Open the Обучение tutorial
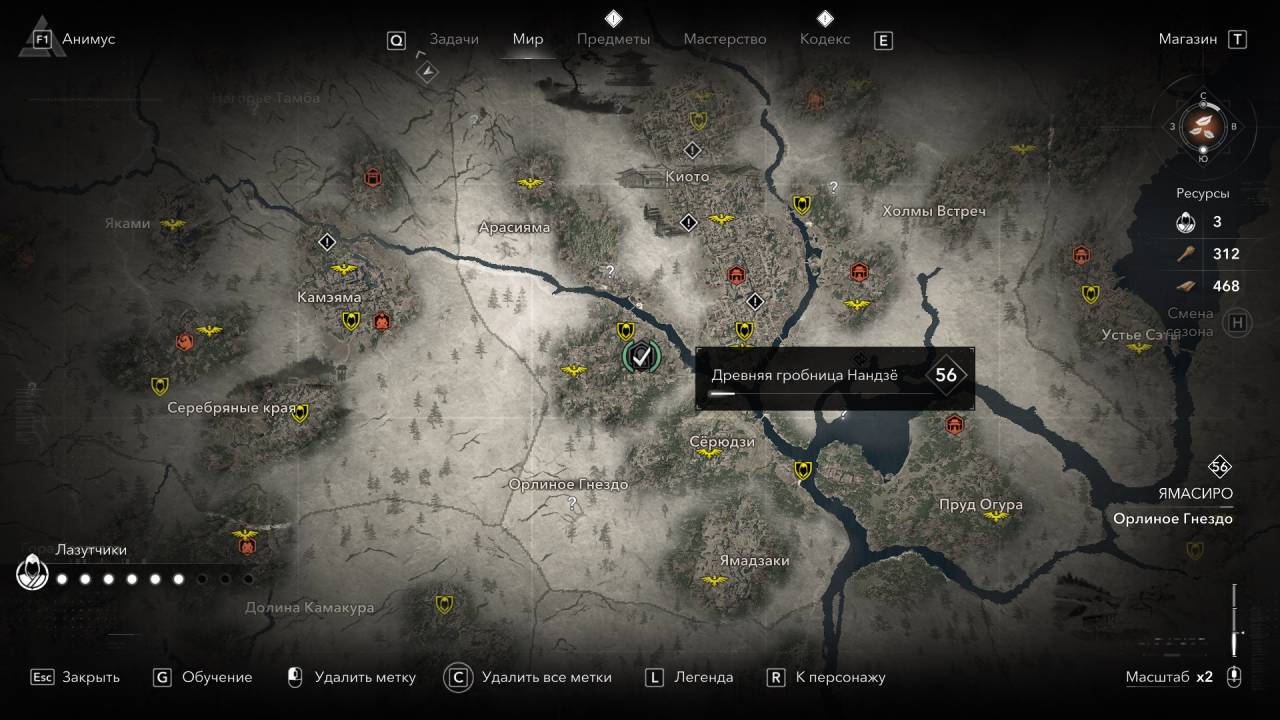The width and height of the screenshot is (1280, 720). (203, 677)
